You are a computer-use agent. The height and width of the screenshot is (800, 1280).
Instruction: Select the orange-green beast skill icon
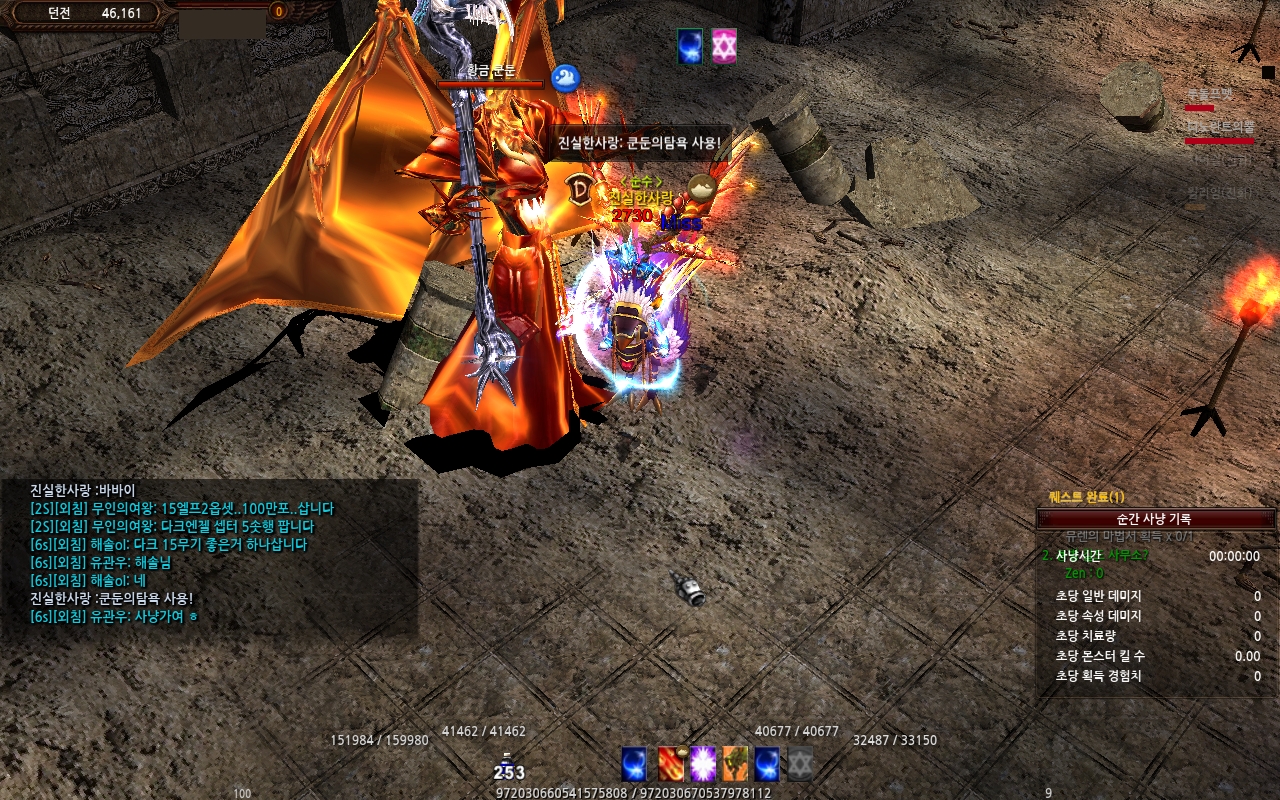pyautogui.click(x=735, y=764)
